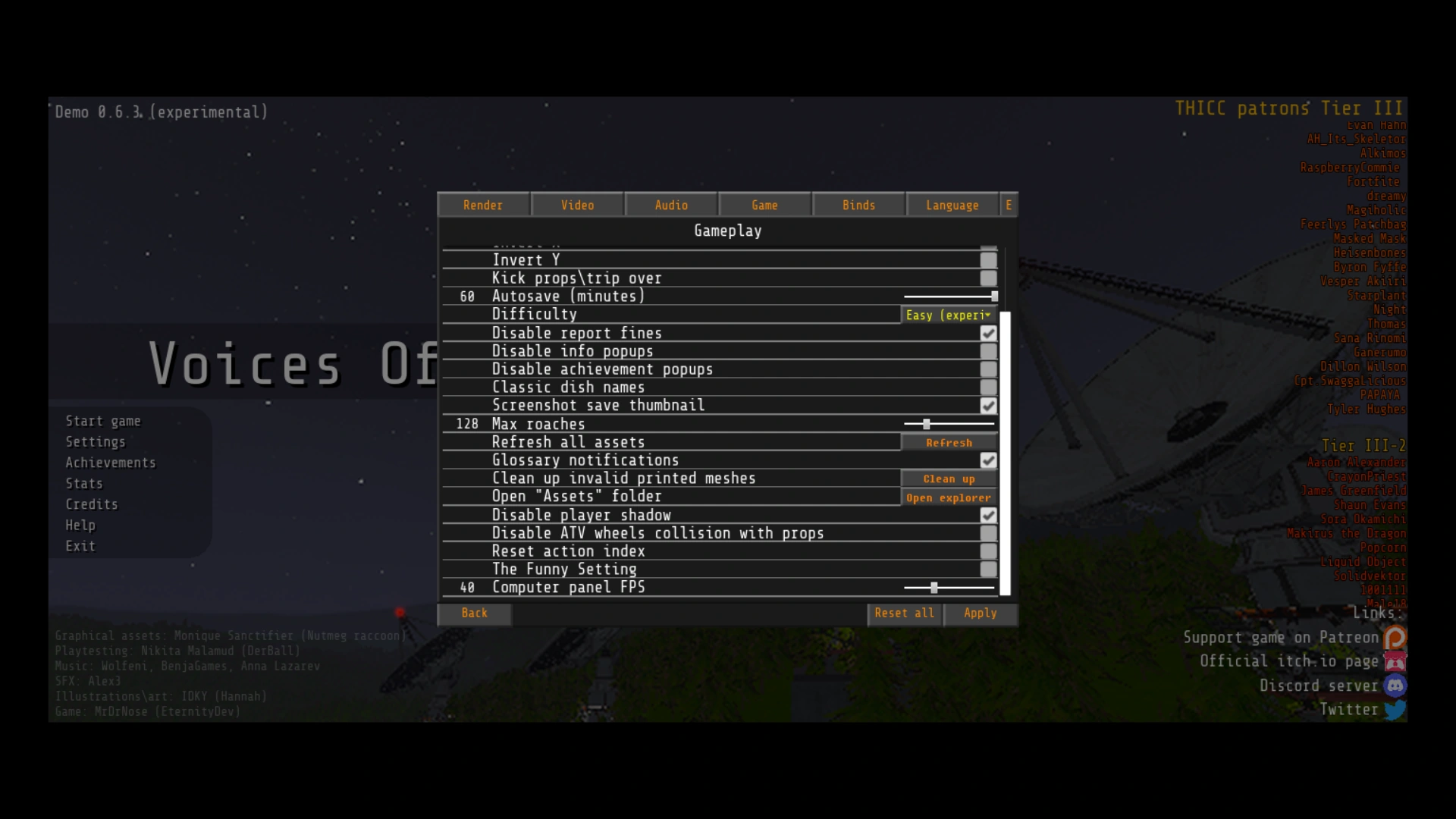Enable Classic dish names
Viewport: 1456px width, 819px height.
[987, 388]
